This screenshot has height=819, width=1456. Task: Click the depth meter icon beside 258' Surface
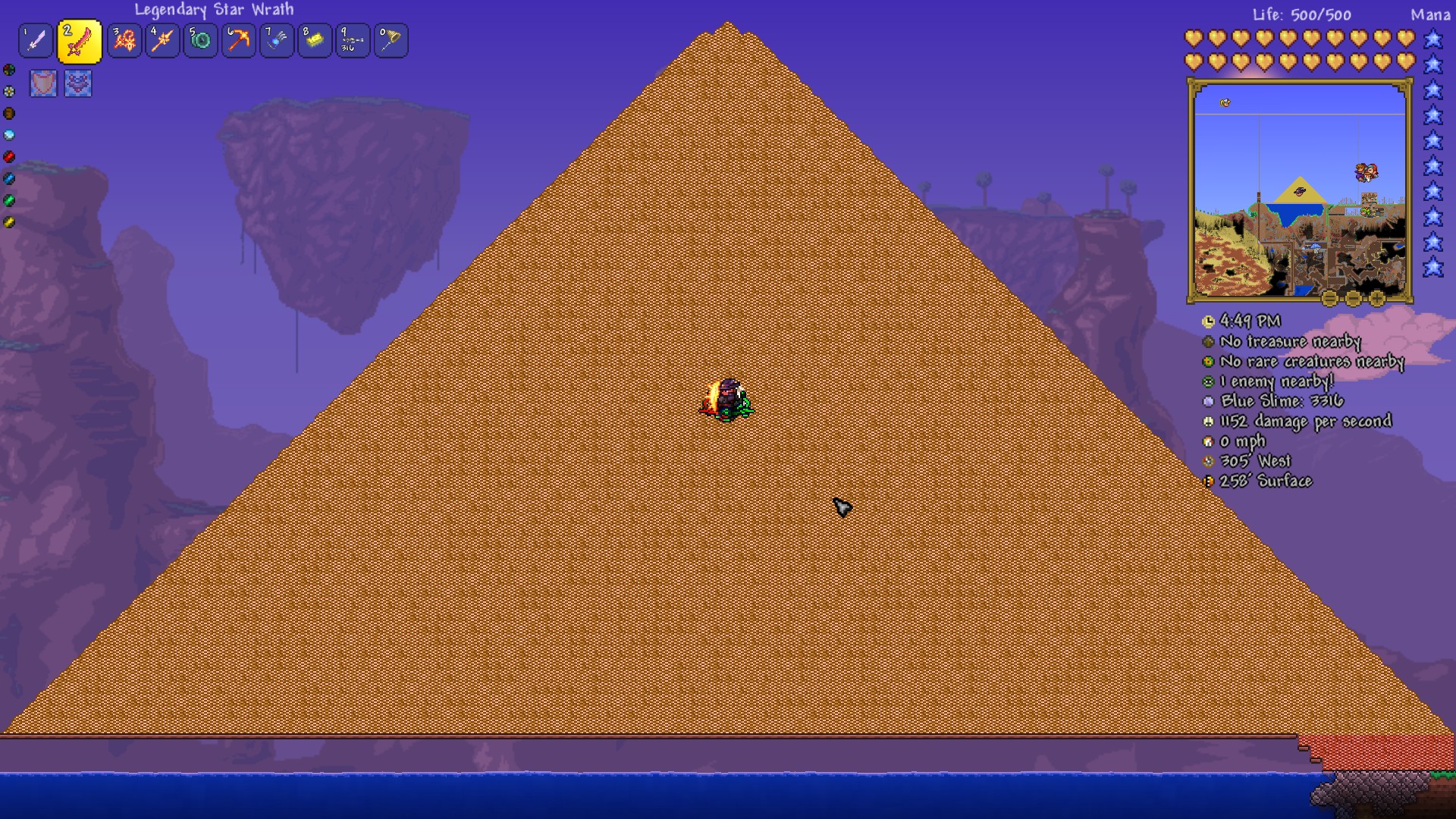pyautogui.click(x=1210, y=482)
